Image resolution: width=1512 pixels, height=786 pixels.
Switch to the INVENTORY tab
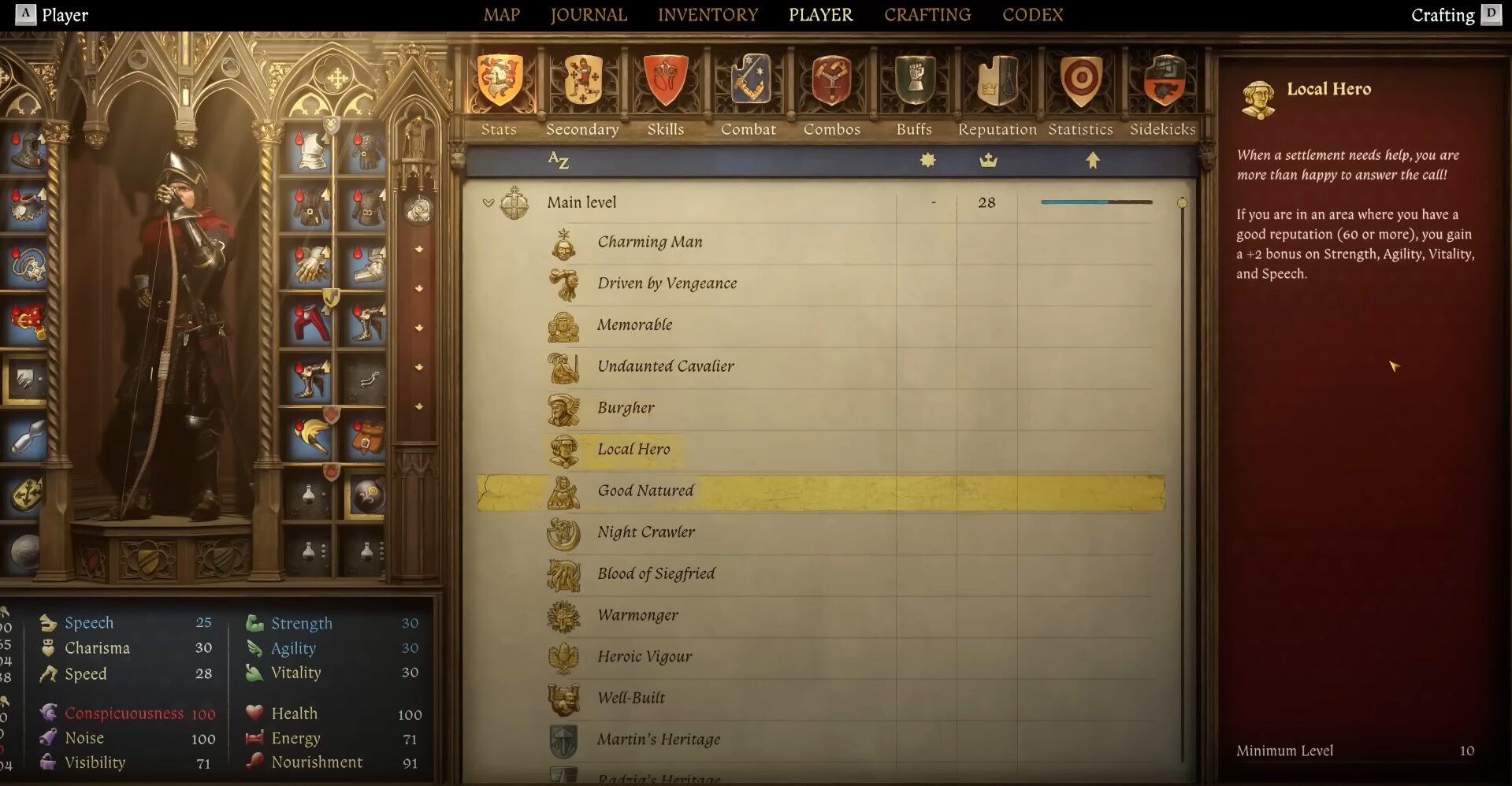707,14
